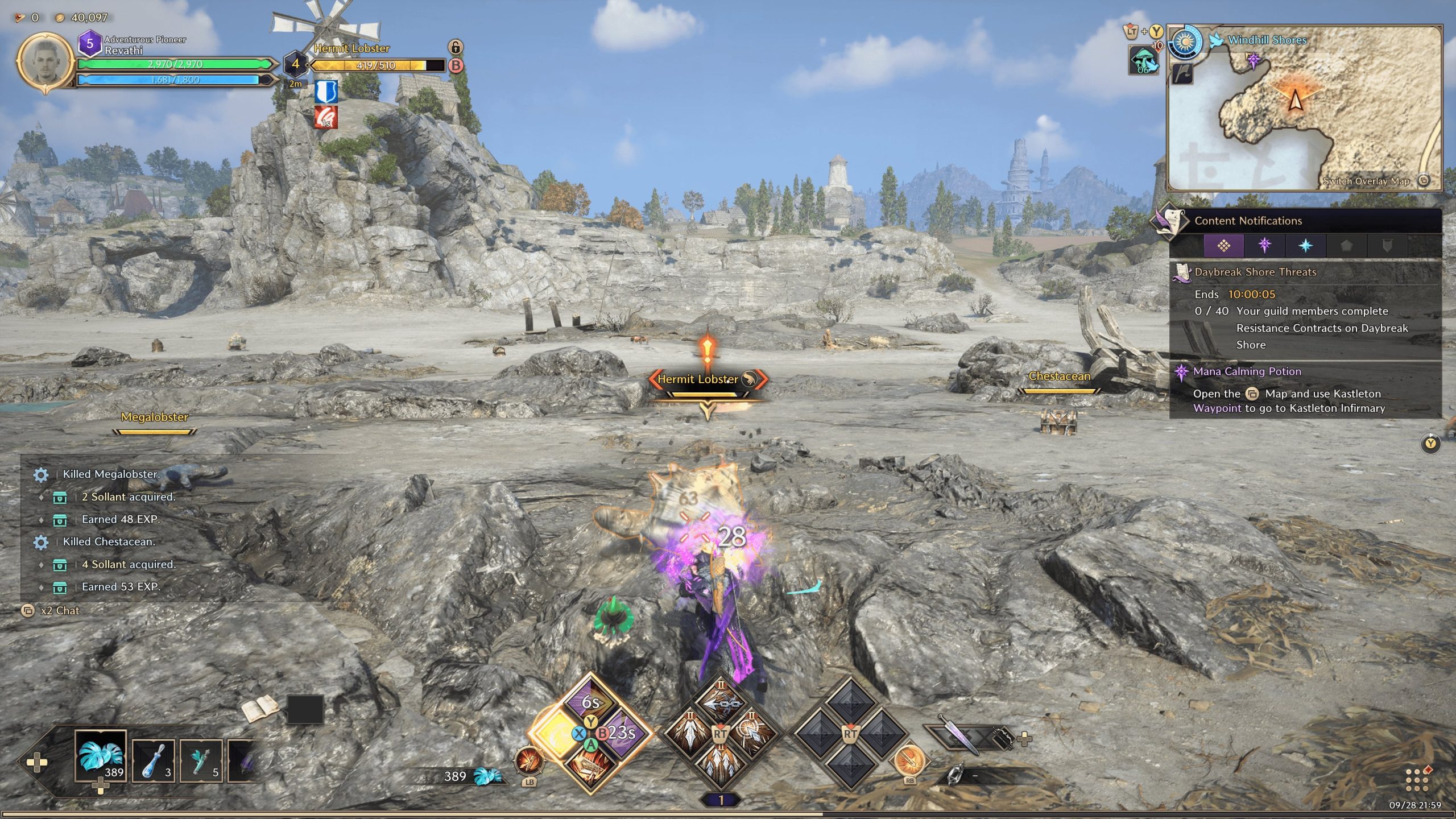The image size is (1456, 819).
Task: Activate the glowing yellow skill
Action: pos(556,734)
